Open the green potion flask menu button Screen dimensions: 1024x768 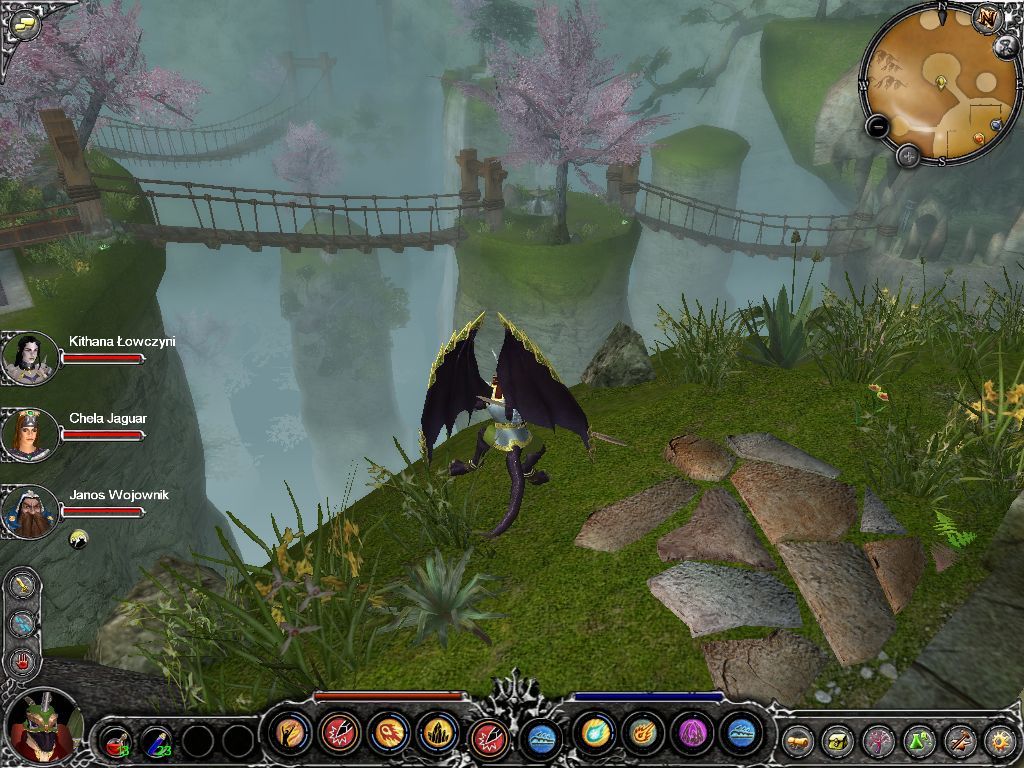point(919,741)
